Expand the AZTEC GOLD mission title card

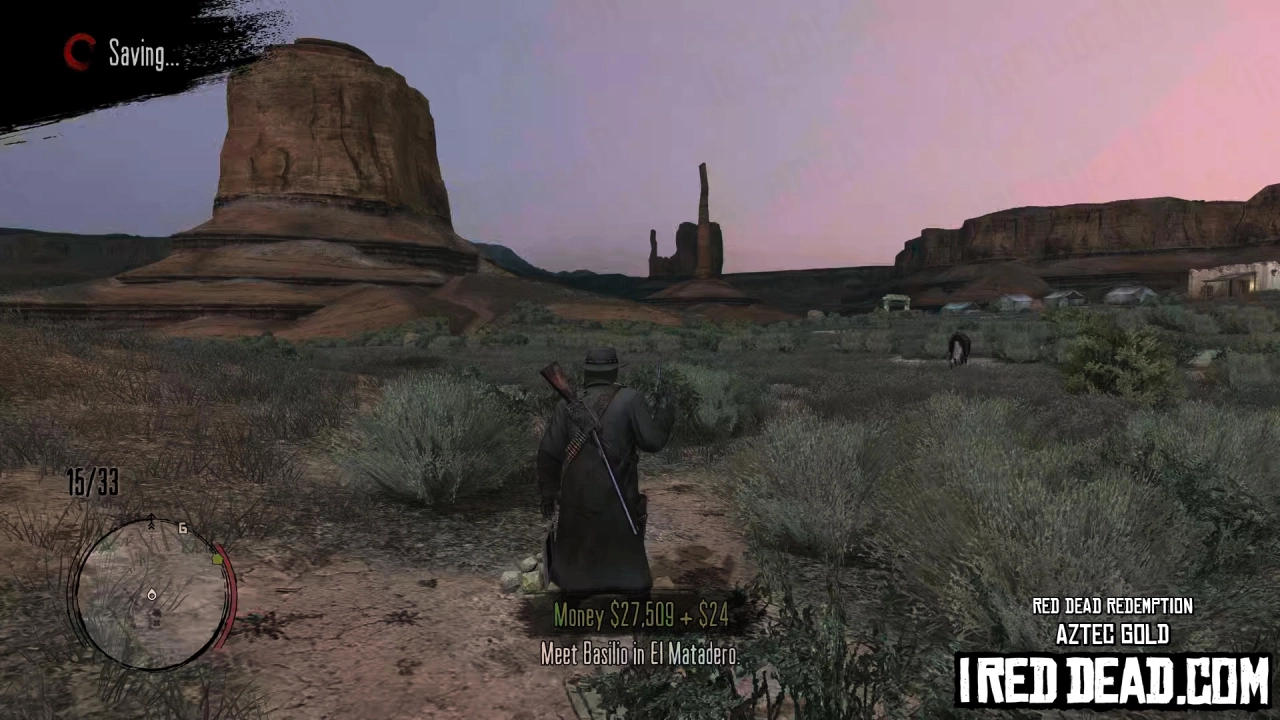tap(1113, 634)
